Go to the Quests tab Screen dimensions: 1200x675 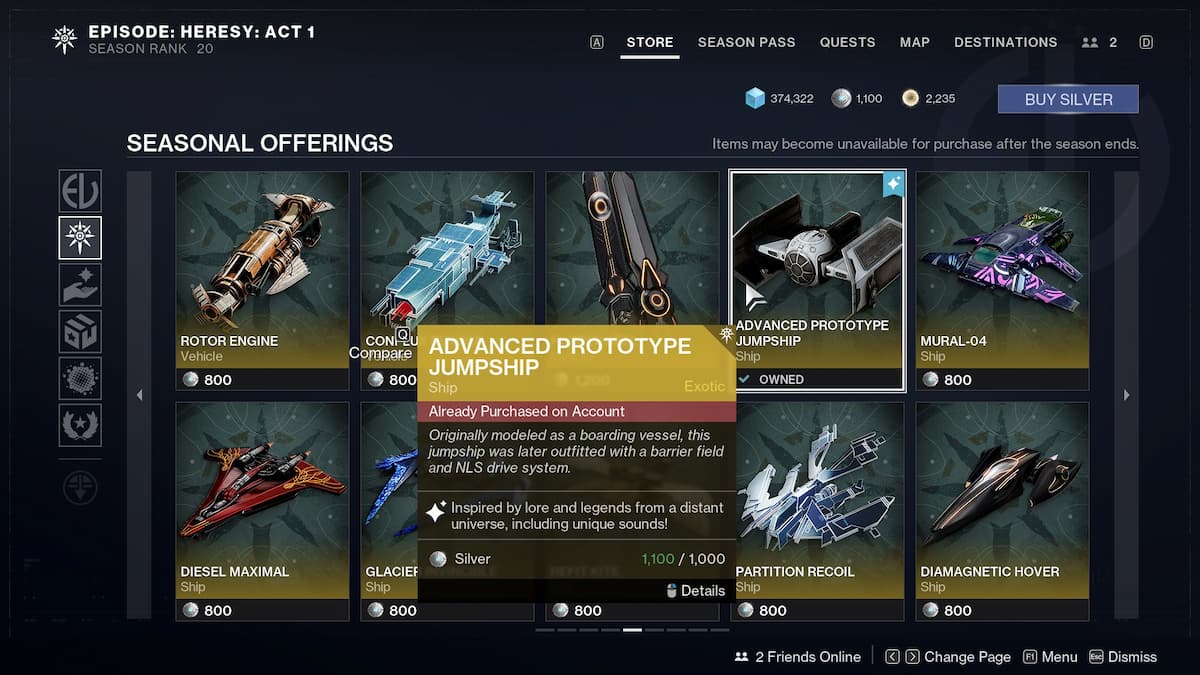(x=847, y=42)
